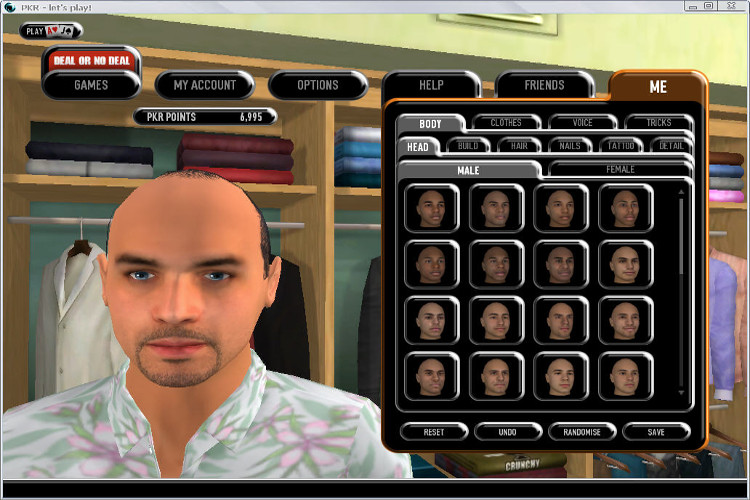Randomise the avatar appearance

(x=582, y=432)
